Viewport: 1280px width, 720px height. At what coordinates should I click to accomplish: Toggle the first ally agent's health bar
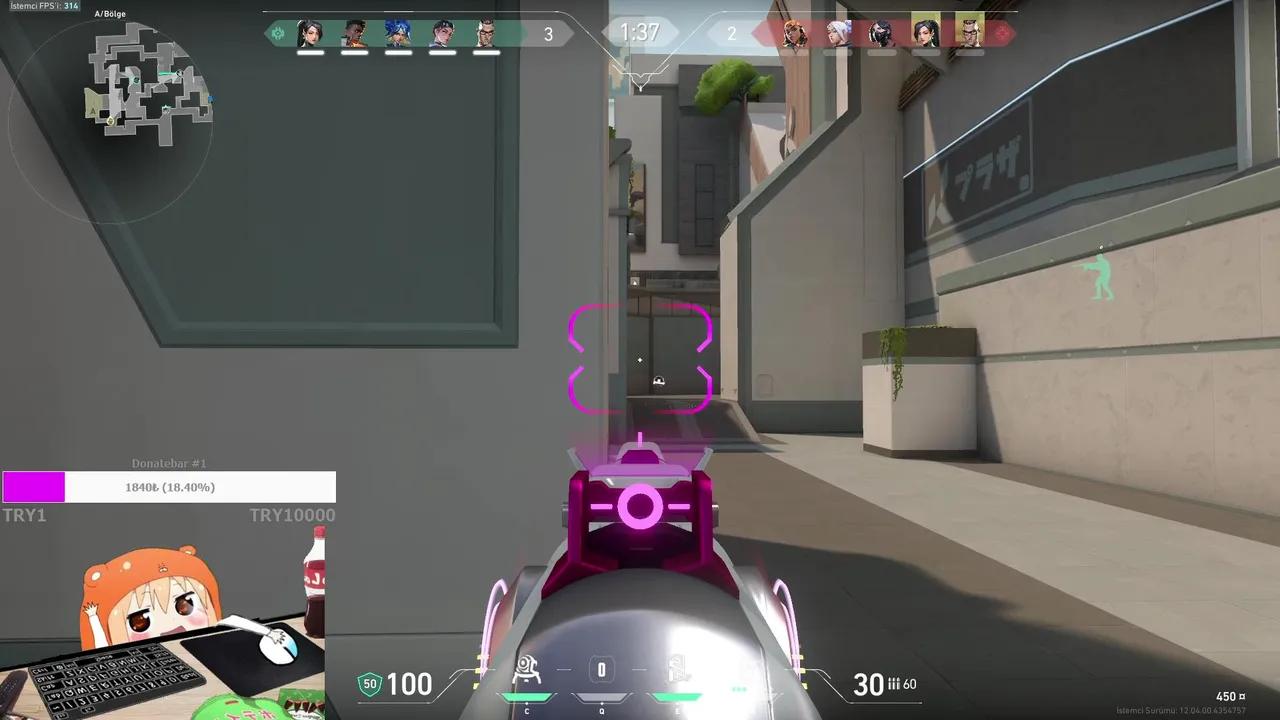pyautogui.click(x=311, y=52)
